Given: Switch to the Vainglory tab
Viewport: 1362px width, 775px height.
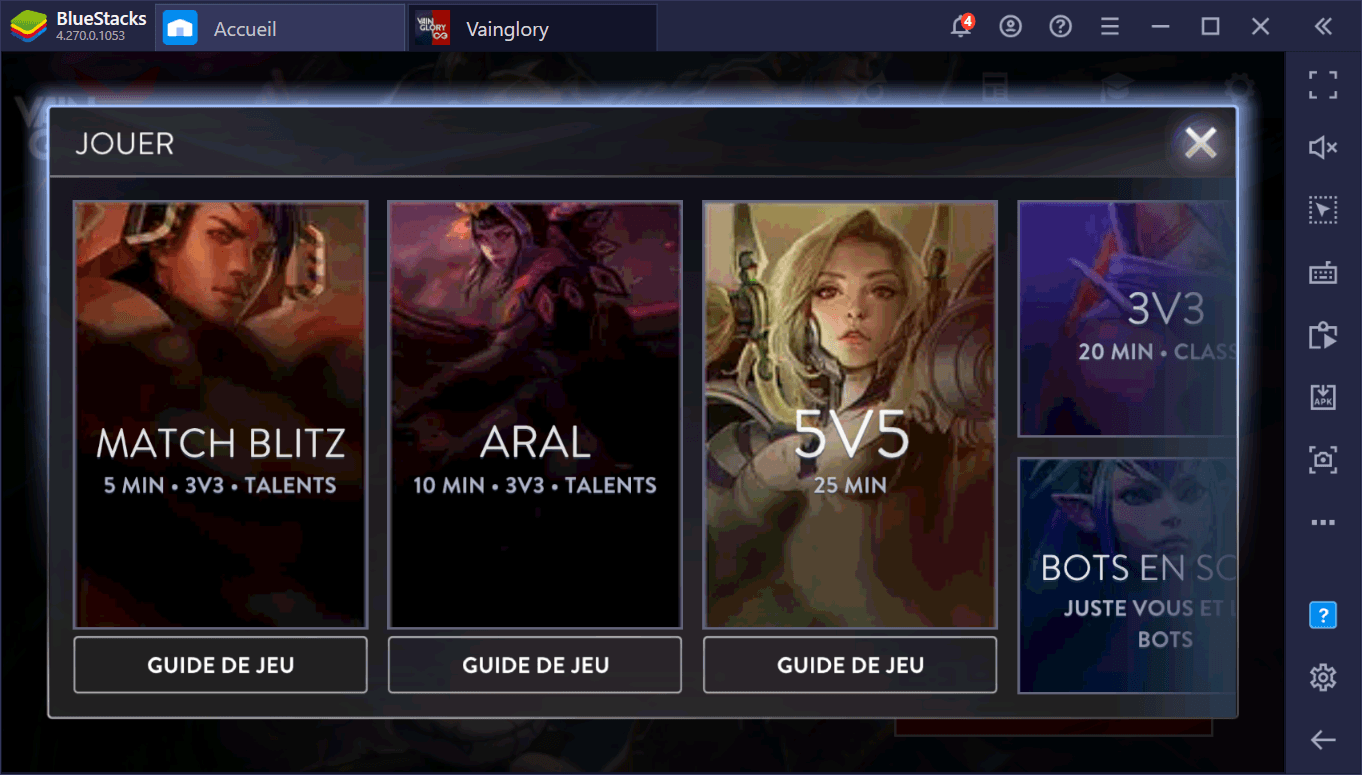Looking at the screenshot, I should pyautogui.click(x=530, y=27).
